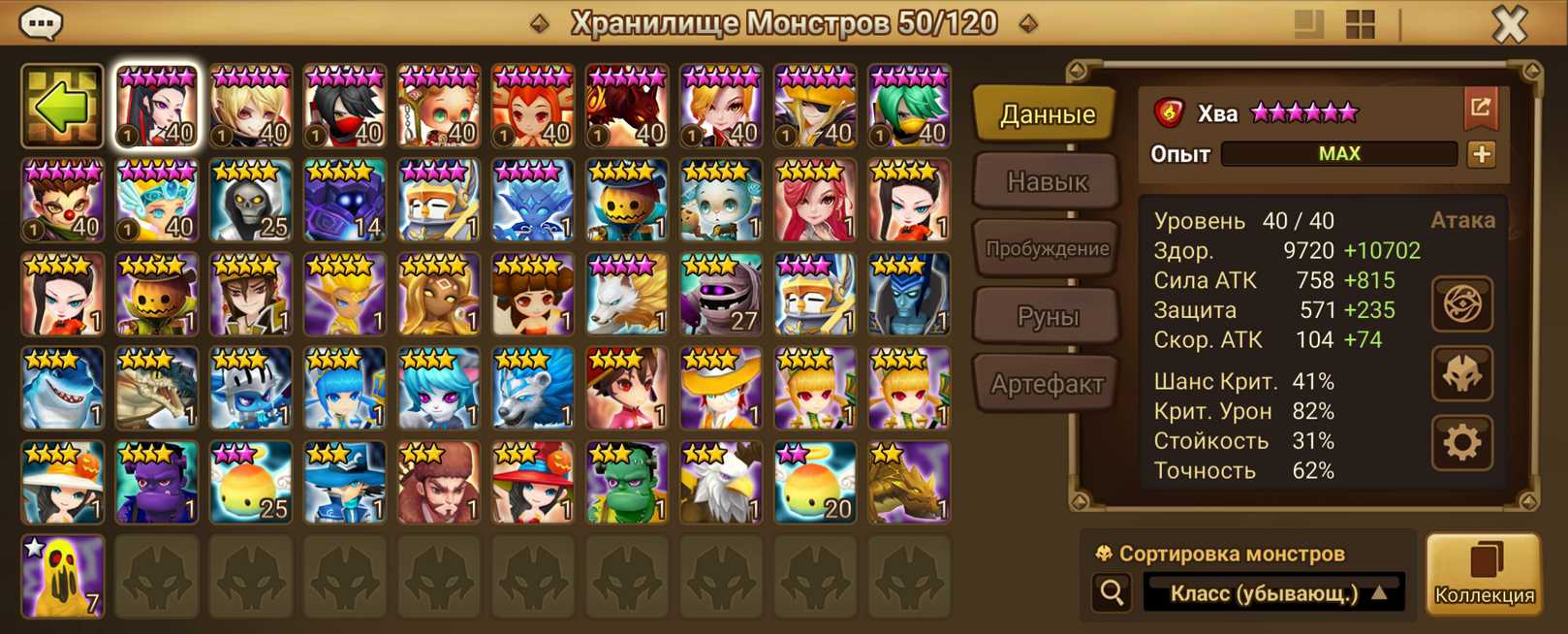Screen dimensions: 1568x634
Task: Switch to the Артефакт tab
Action: coord(1047,384)
